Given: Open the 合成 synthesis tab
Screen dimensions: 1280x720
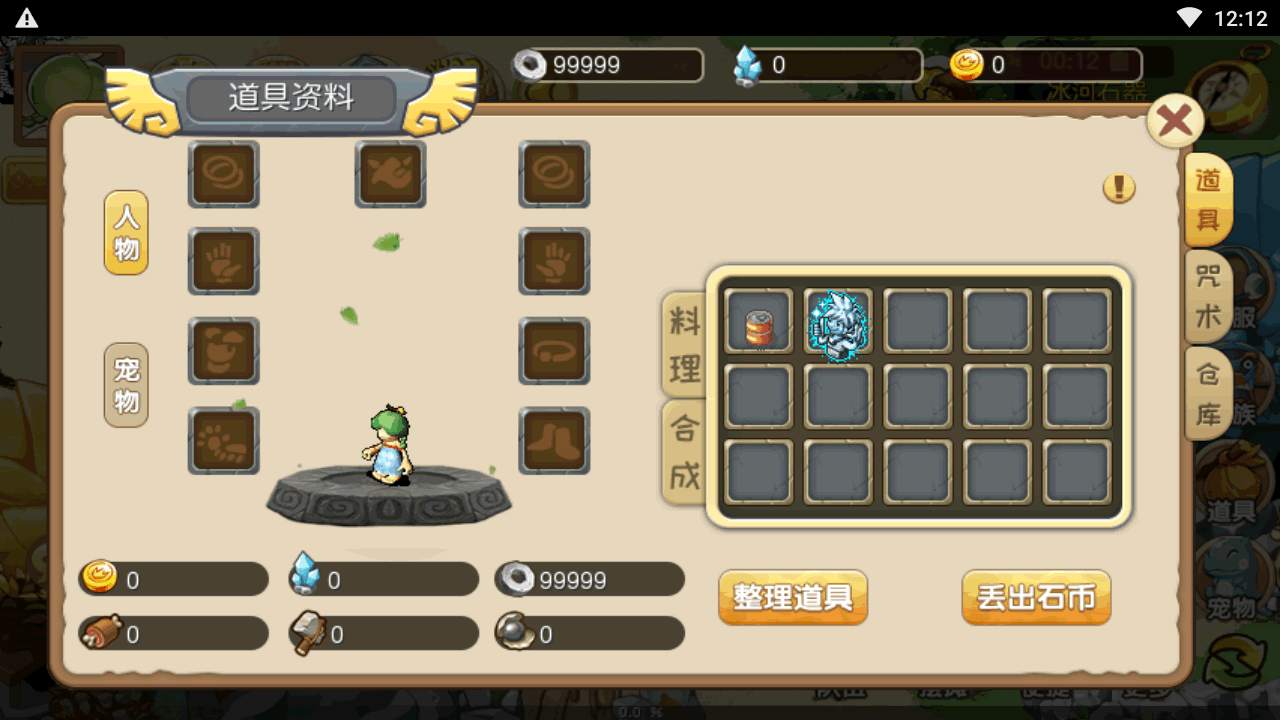Looking at the screenshot, I should point(684,452).
